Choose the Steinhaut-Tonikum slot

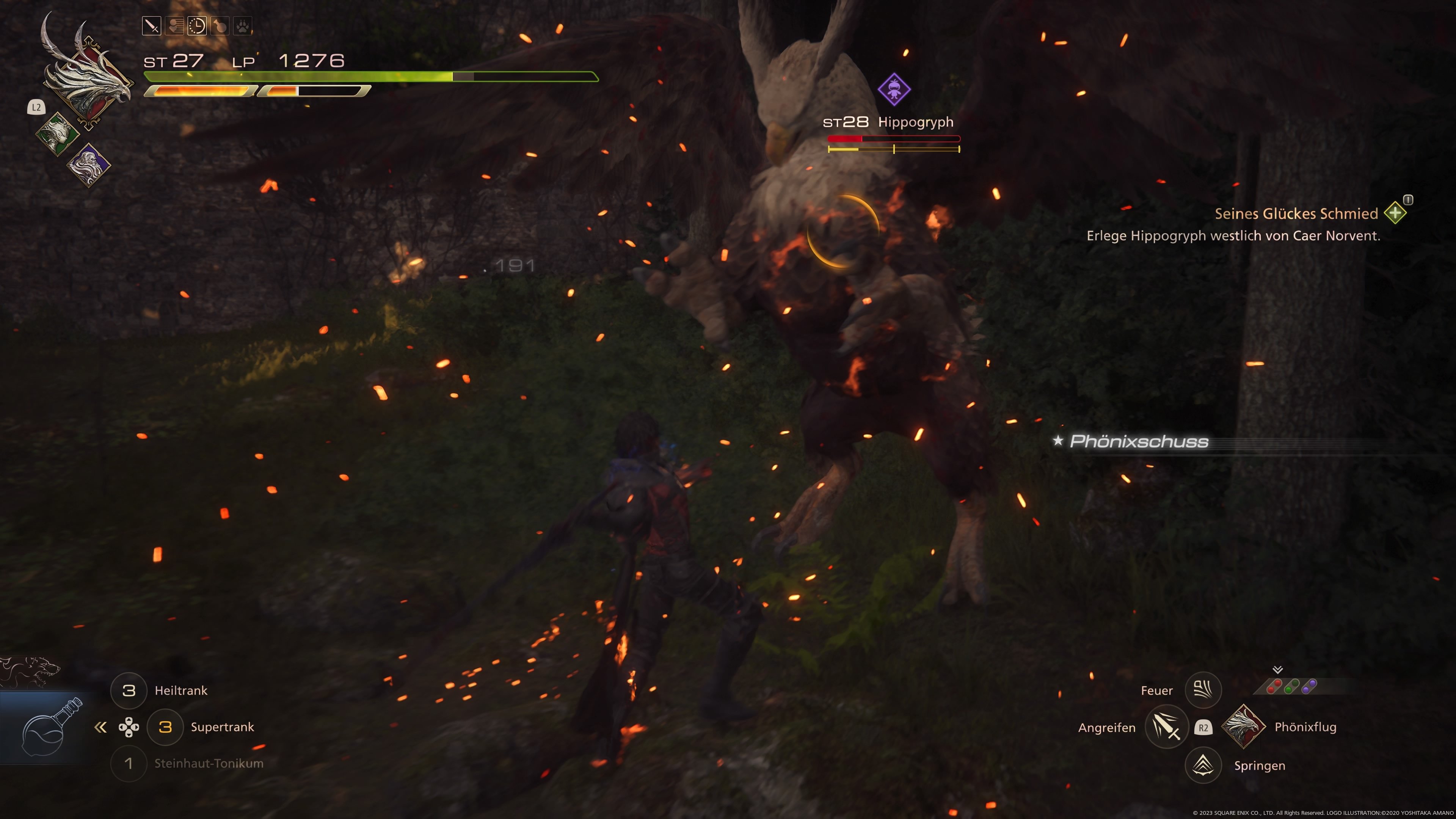pyautogui.click(x=129, y=763)
